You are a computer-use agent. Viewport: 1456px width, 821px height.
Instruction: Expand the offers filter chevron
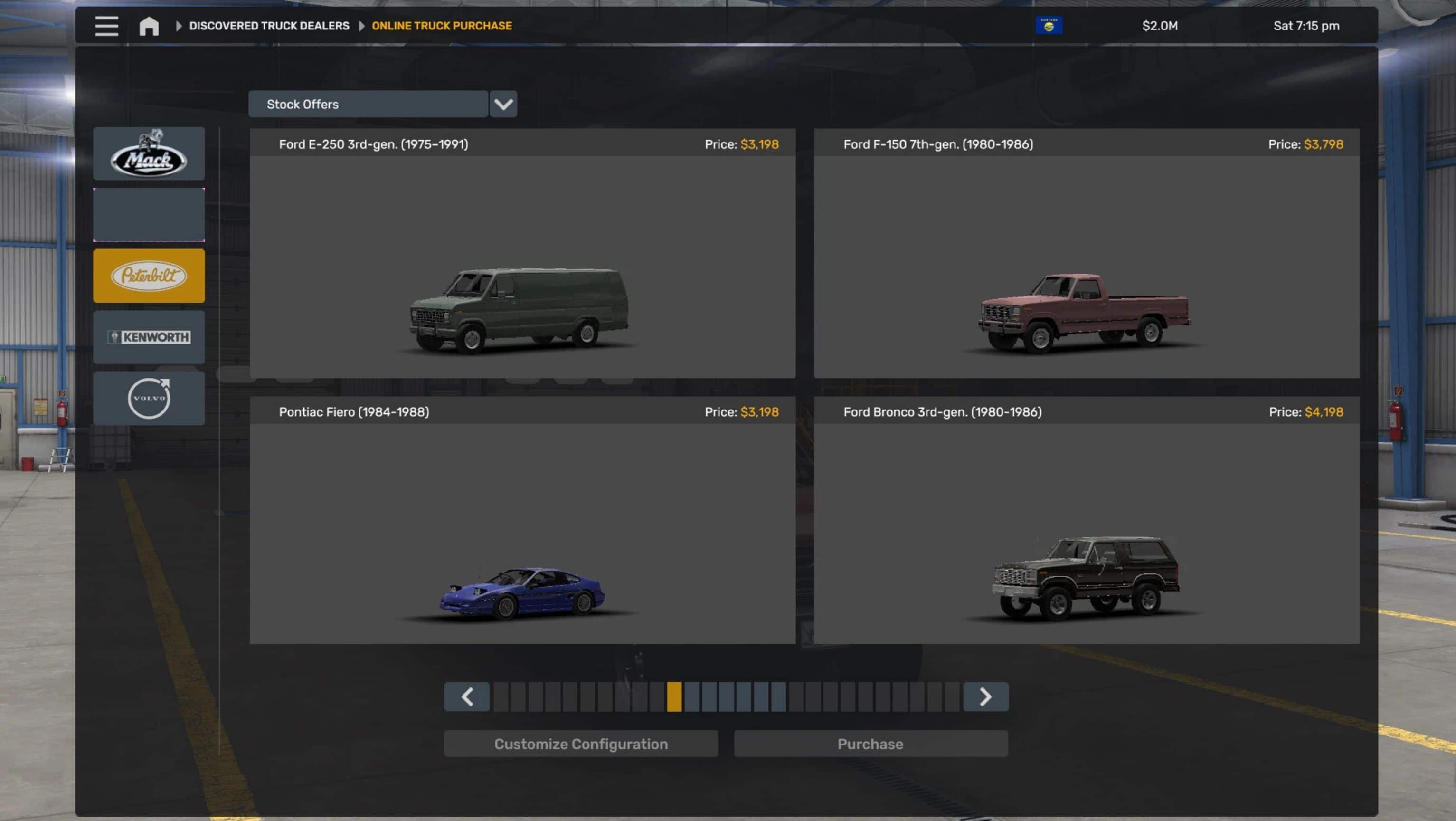503,104
